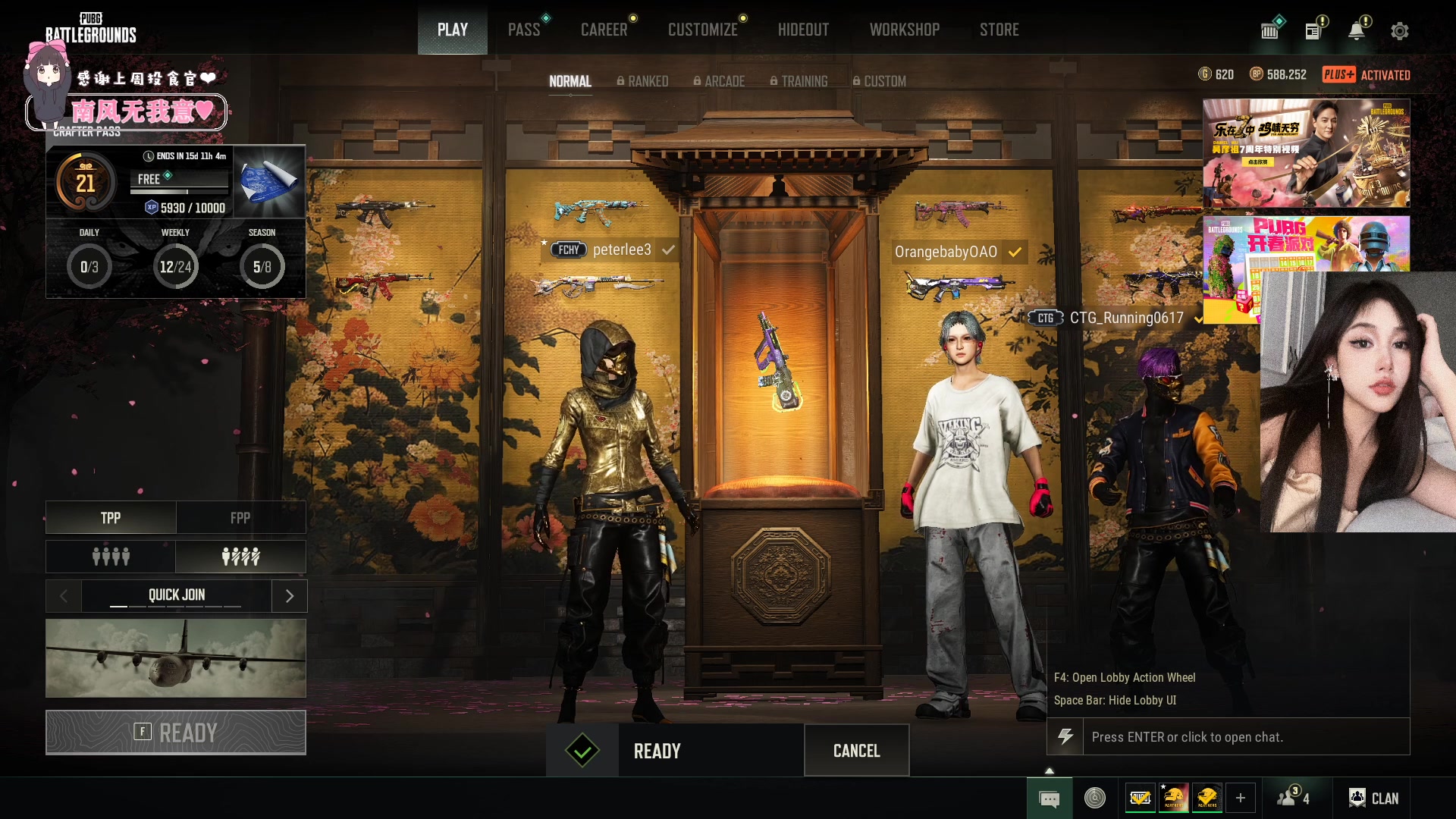This screenshot has width=1456, height=819.
Task: Open the Clan panel
Action: [1373, 798]
